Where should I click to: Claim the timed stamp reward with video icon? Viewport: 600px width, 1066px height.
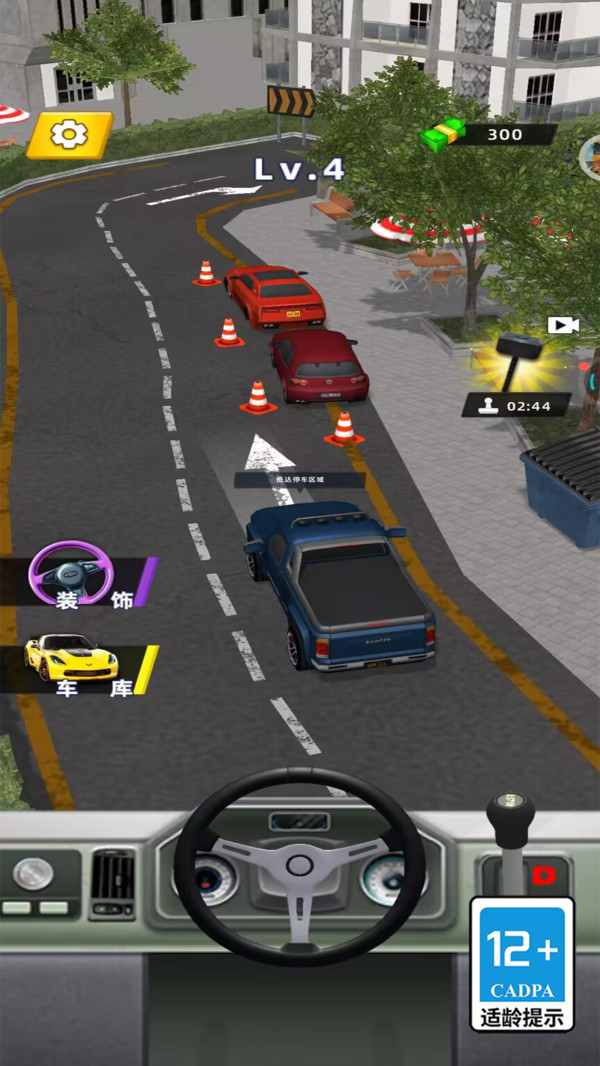point(518,370)
